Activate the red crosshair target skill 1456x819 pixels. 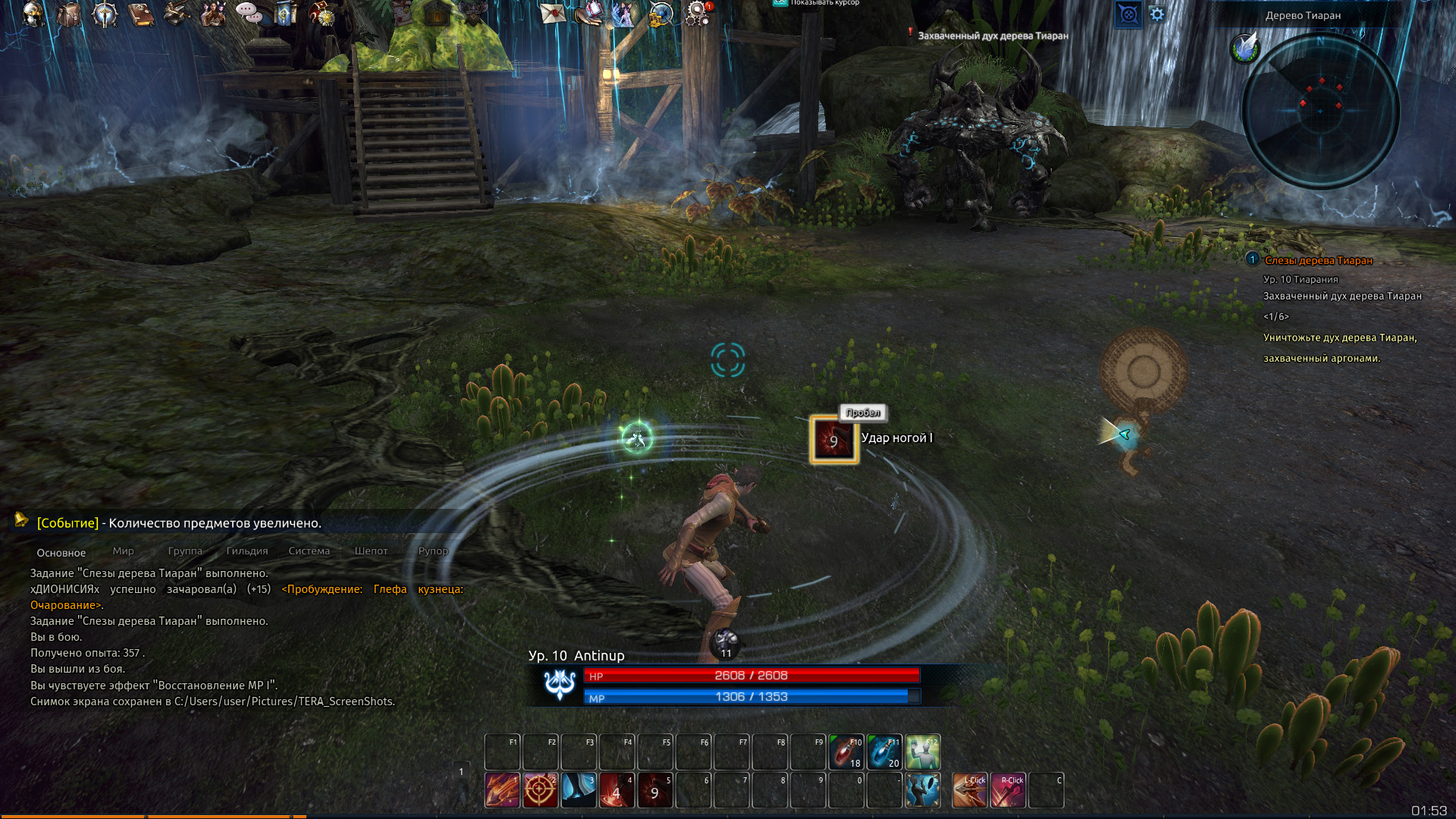click(x=540, y=790)
